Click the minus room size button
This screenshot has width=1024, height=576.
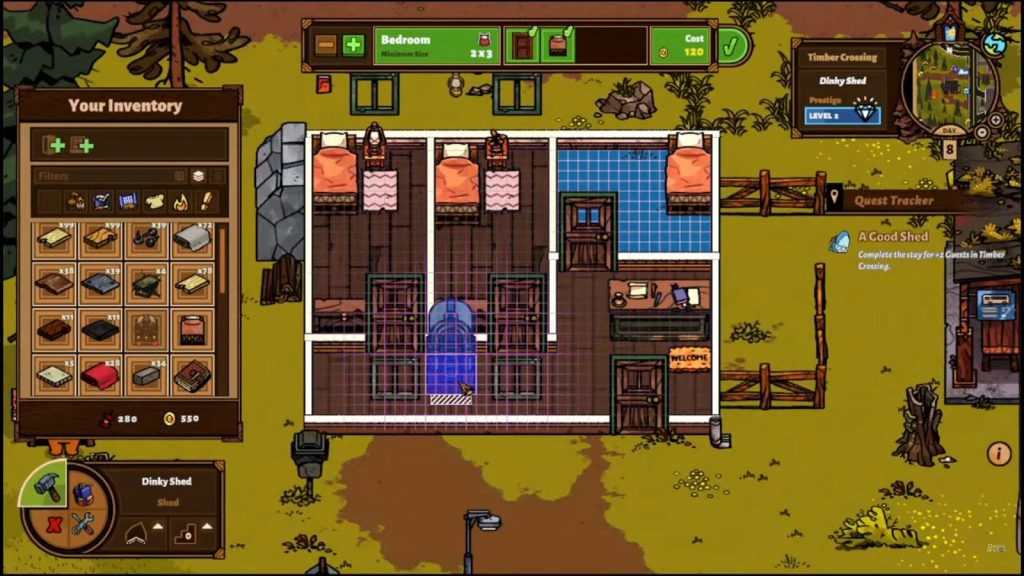[x=326, y=45]
